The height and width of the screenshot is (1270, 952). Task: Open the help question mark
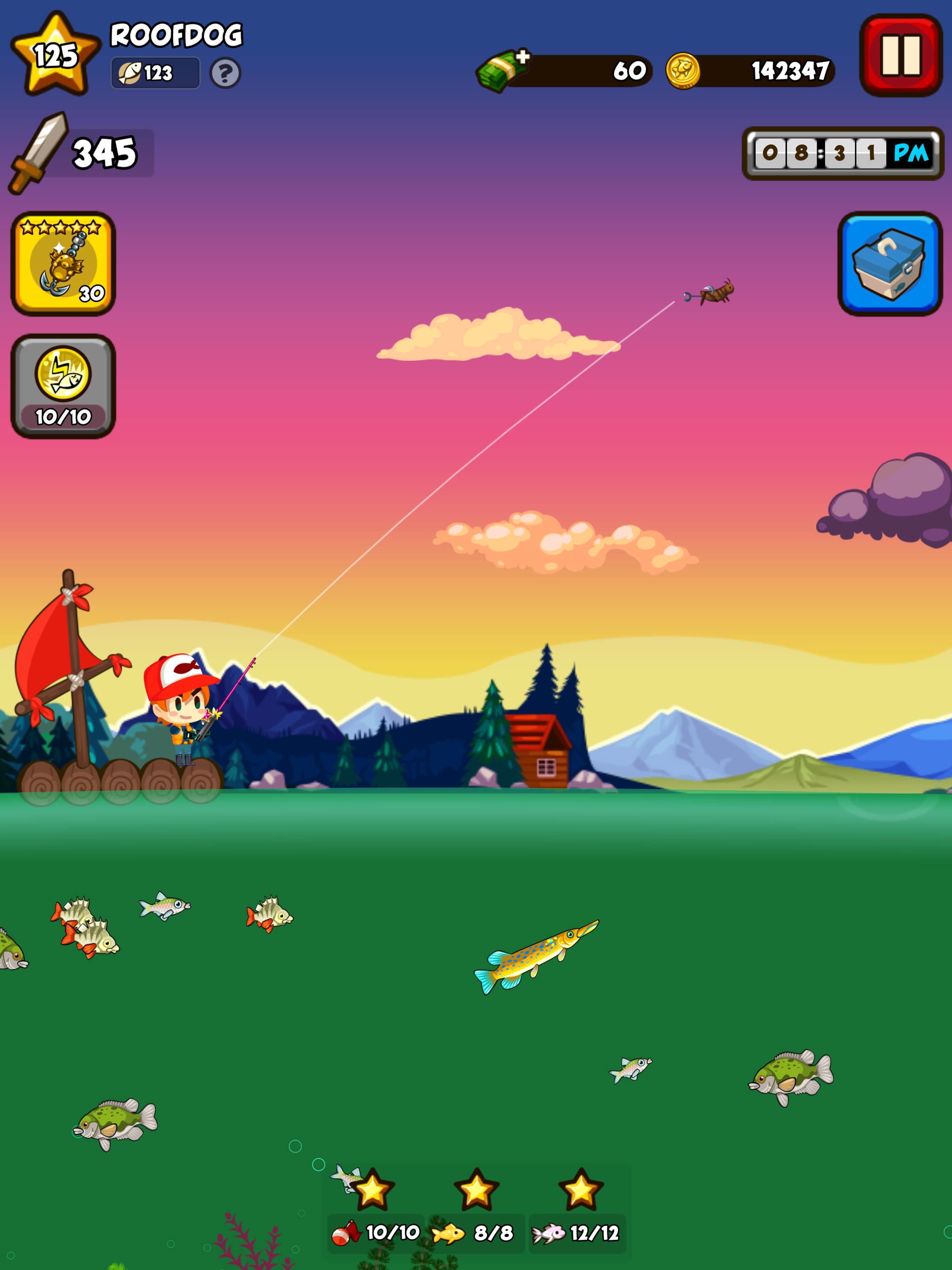tap(225, 73)
